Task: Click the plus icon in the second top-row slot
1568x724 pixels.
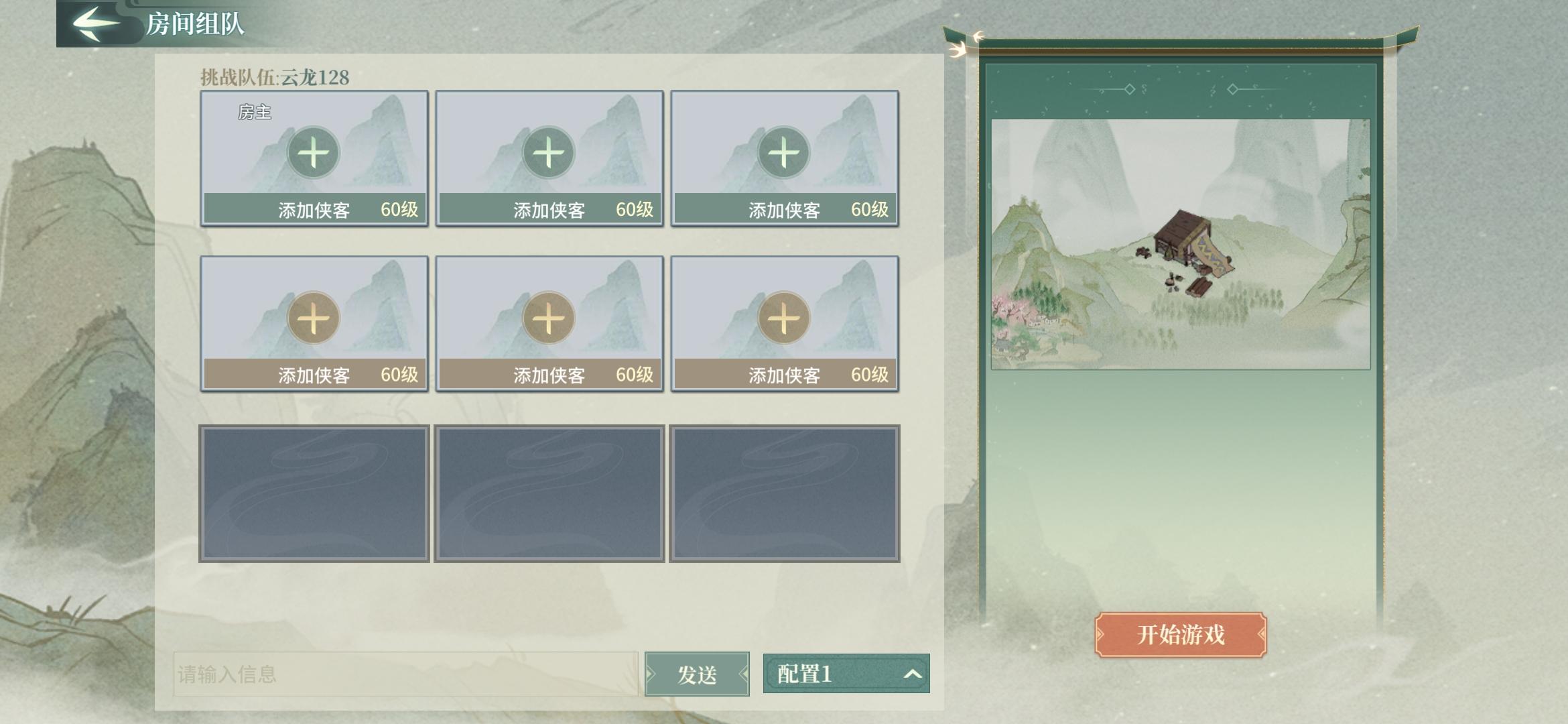Action: click(x=548, y=153)
